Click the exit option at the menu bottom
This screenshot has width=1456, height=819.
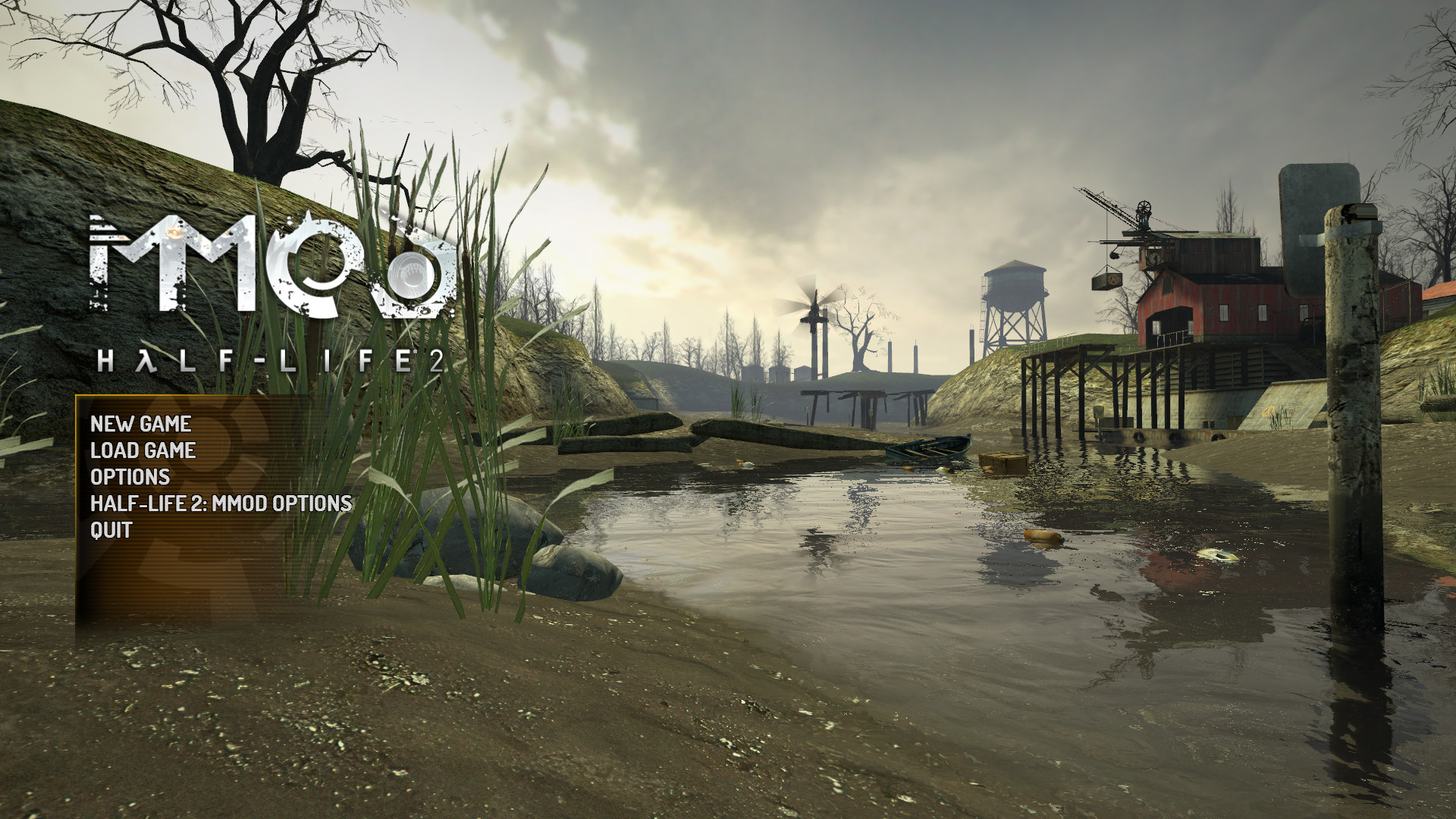111,529
